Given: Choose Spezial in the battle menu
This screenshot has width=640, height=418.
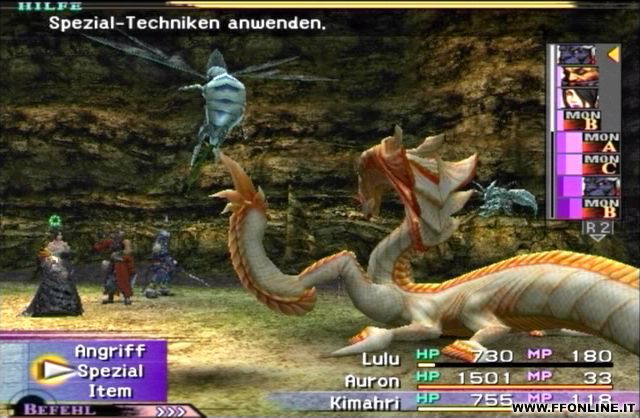Looking at the screenshot, I should point(110,370).
